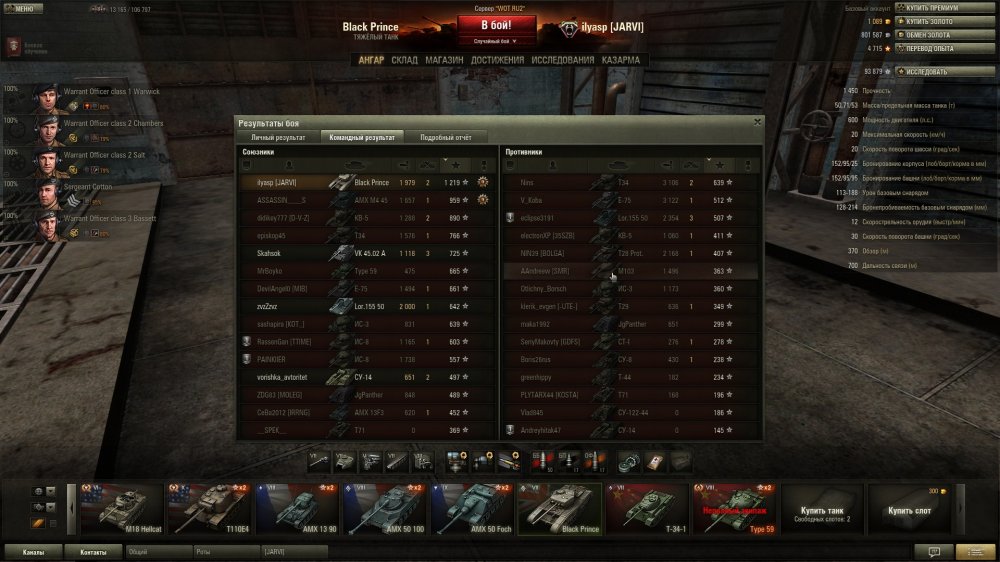The image size is (1000, 562).
Task: Select the M18 Hellcat tank in carousel
Action: point(121,509)
